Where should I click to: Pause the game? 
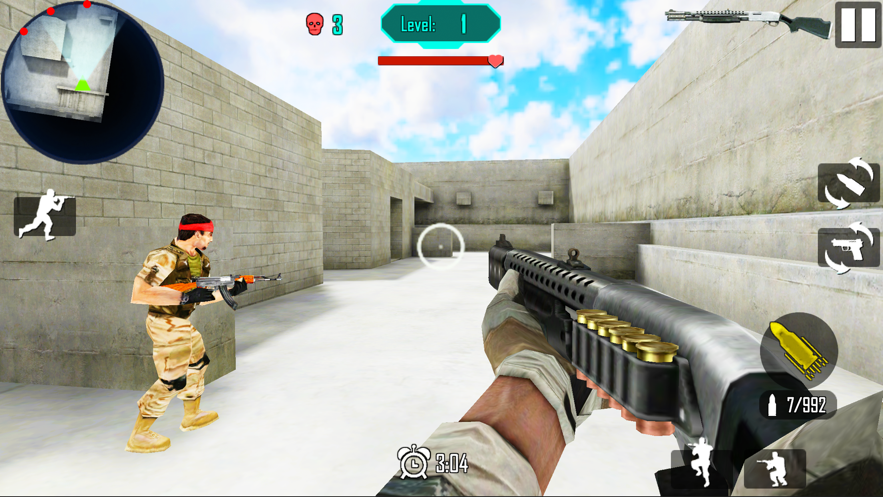click(x=858, y=24)
